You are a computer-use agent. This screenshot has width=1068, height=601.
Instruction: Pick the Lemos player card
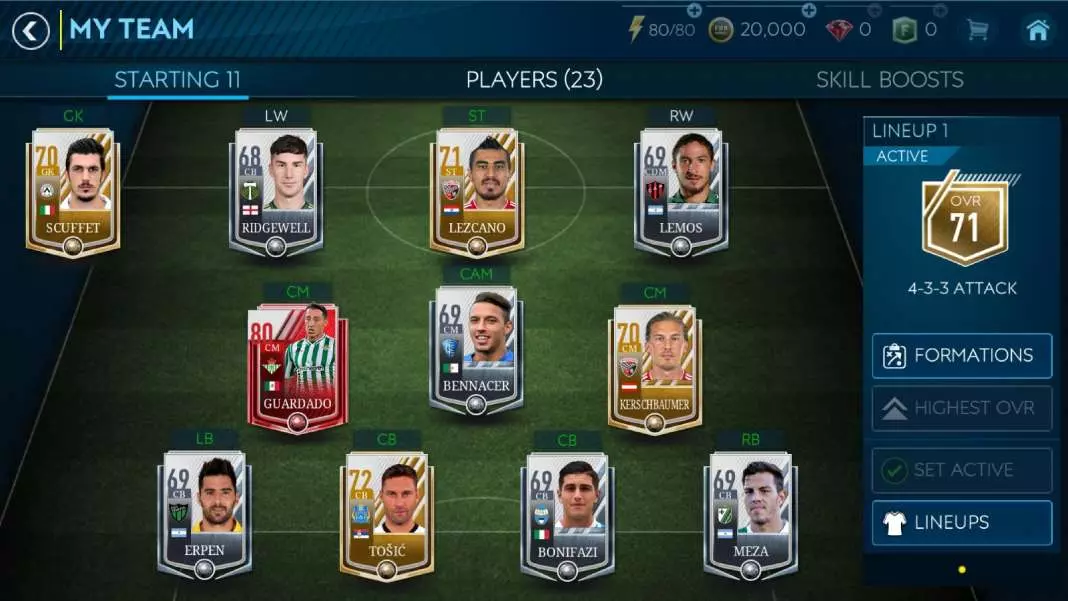681,190
